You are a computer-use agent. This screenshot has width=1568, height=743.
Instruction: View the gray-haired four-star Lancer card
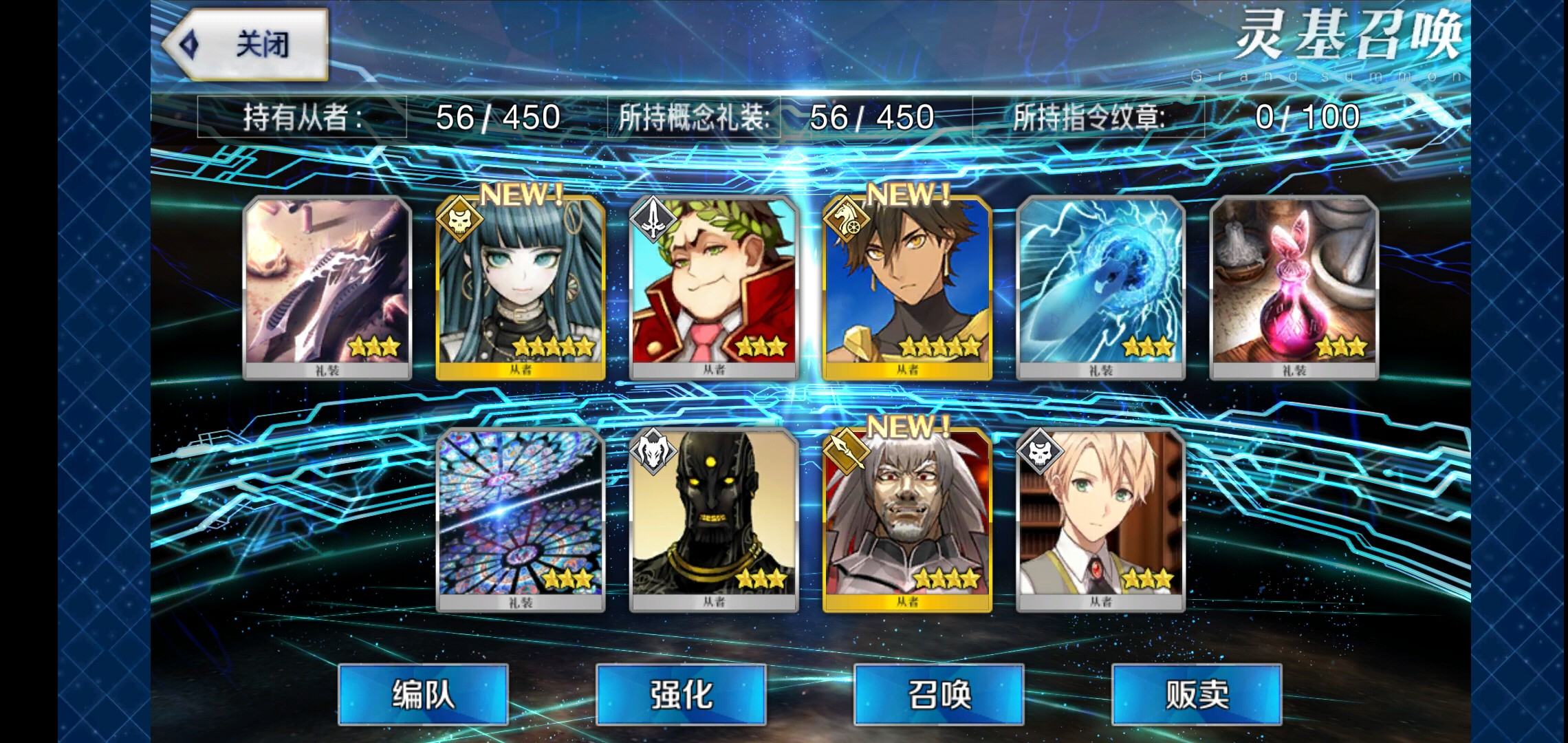point(907,520)
